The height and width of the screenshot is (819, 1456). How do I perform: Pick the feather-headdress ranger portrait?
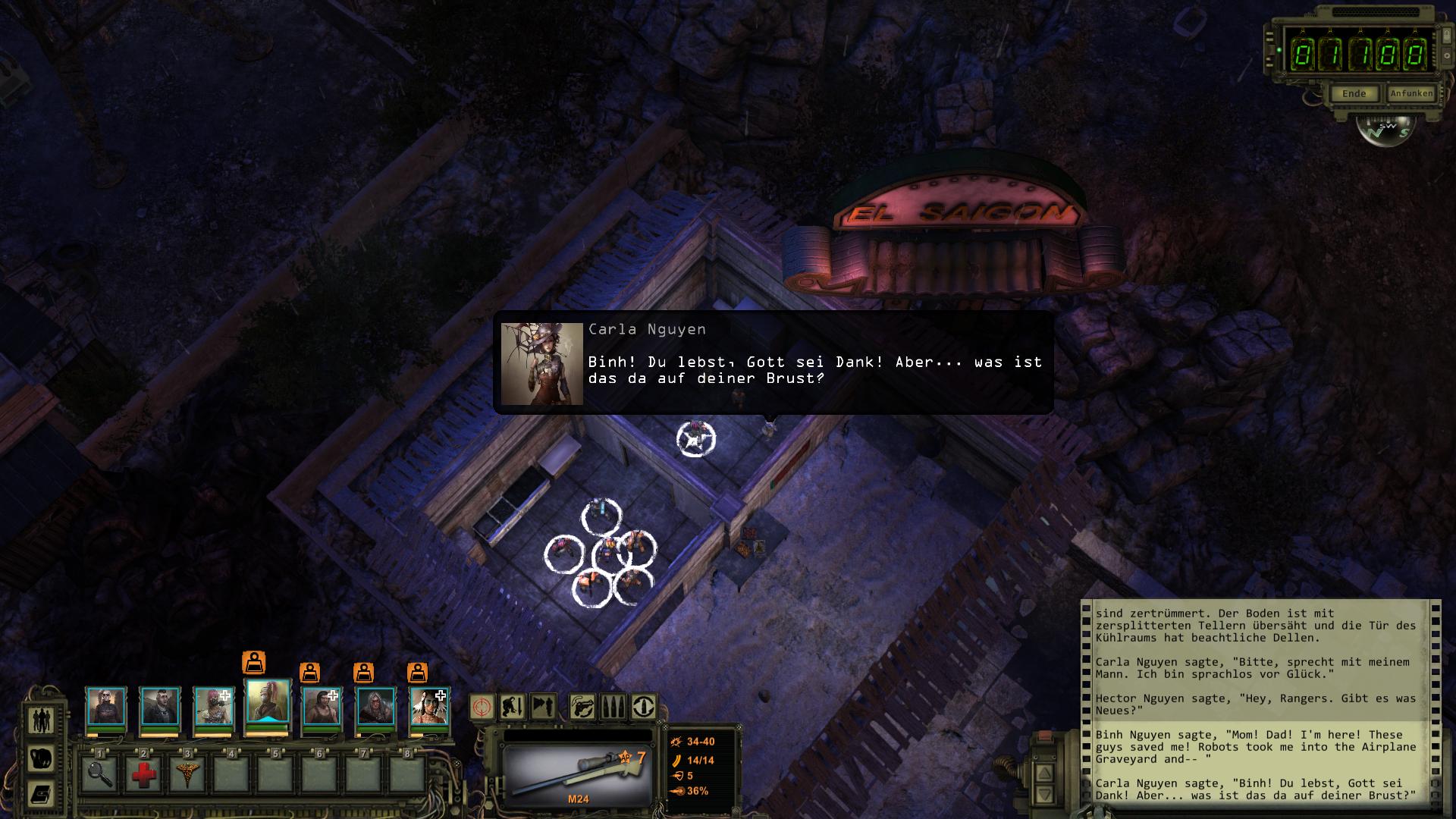point(430,707)
